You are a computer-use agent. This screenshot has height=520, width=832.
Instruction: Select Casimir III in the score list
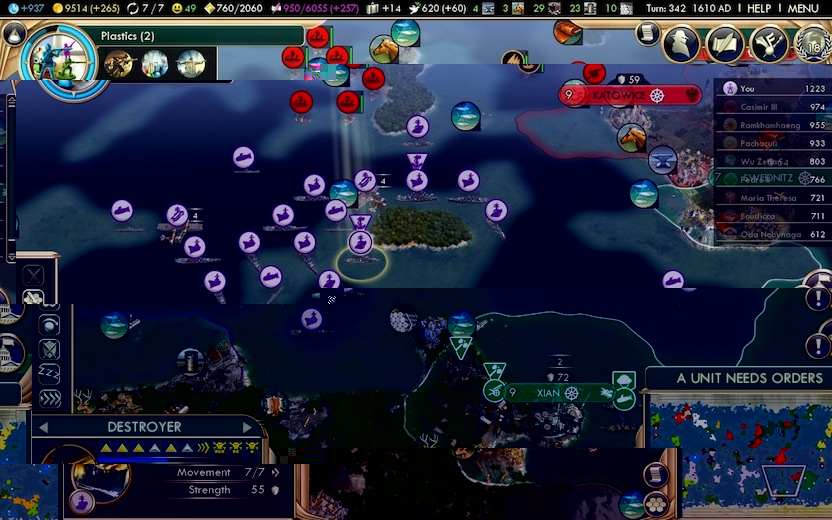[x=762, y=107]
